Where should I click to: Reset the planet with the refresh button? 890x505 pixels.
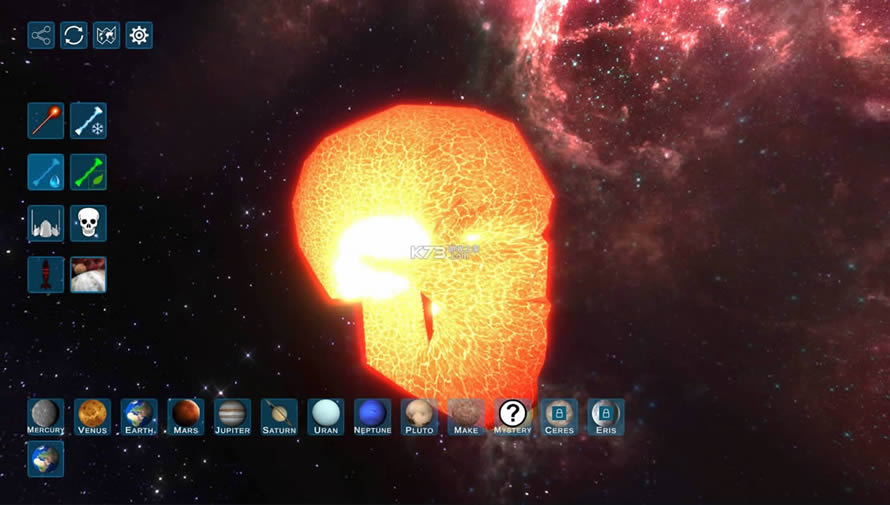click(74, 36)
